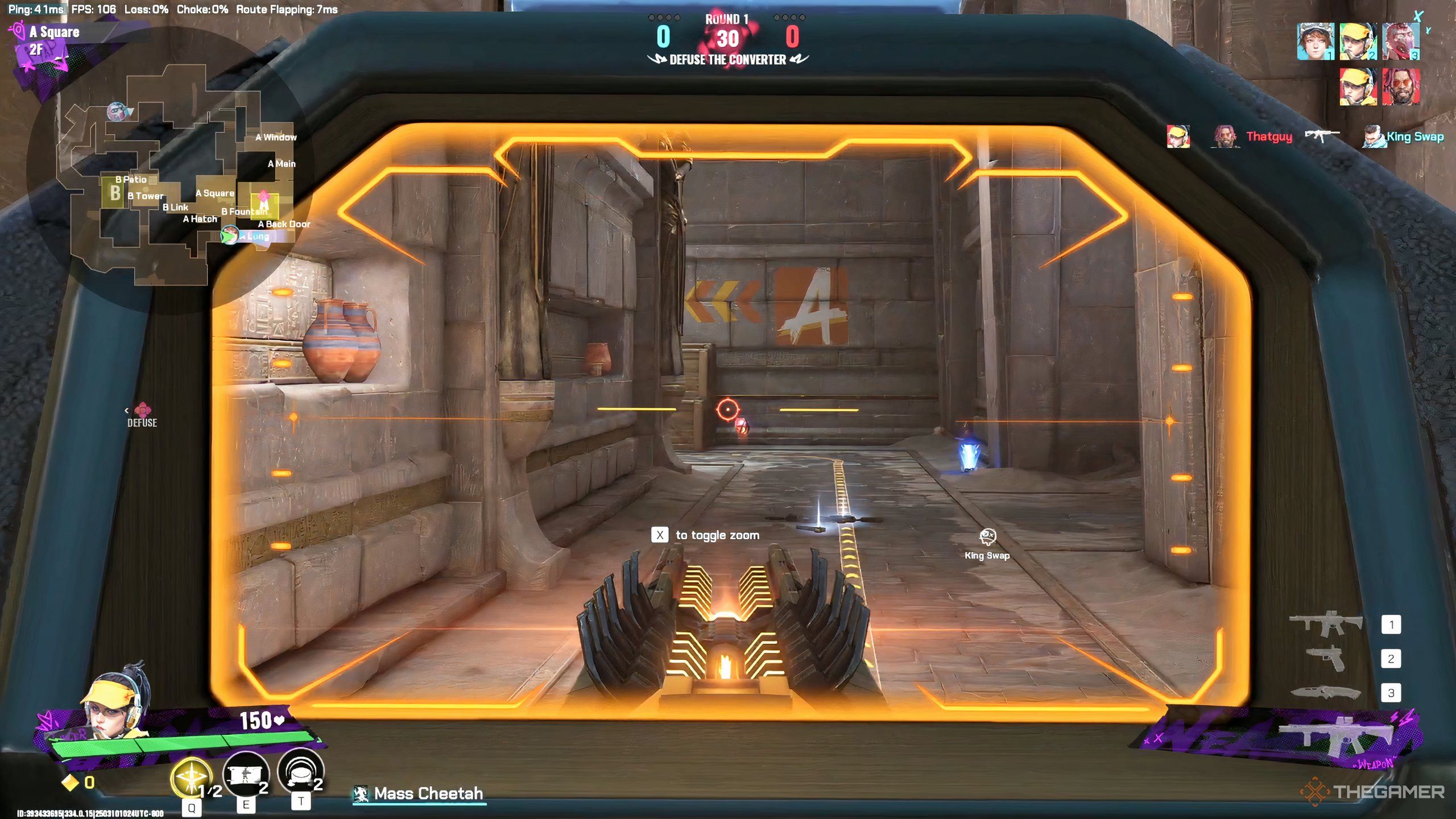Click the Thatguy kill feed entry
This screenshot has height=819, width=1456.
click(x=1268, y=136)
